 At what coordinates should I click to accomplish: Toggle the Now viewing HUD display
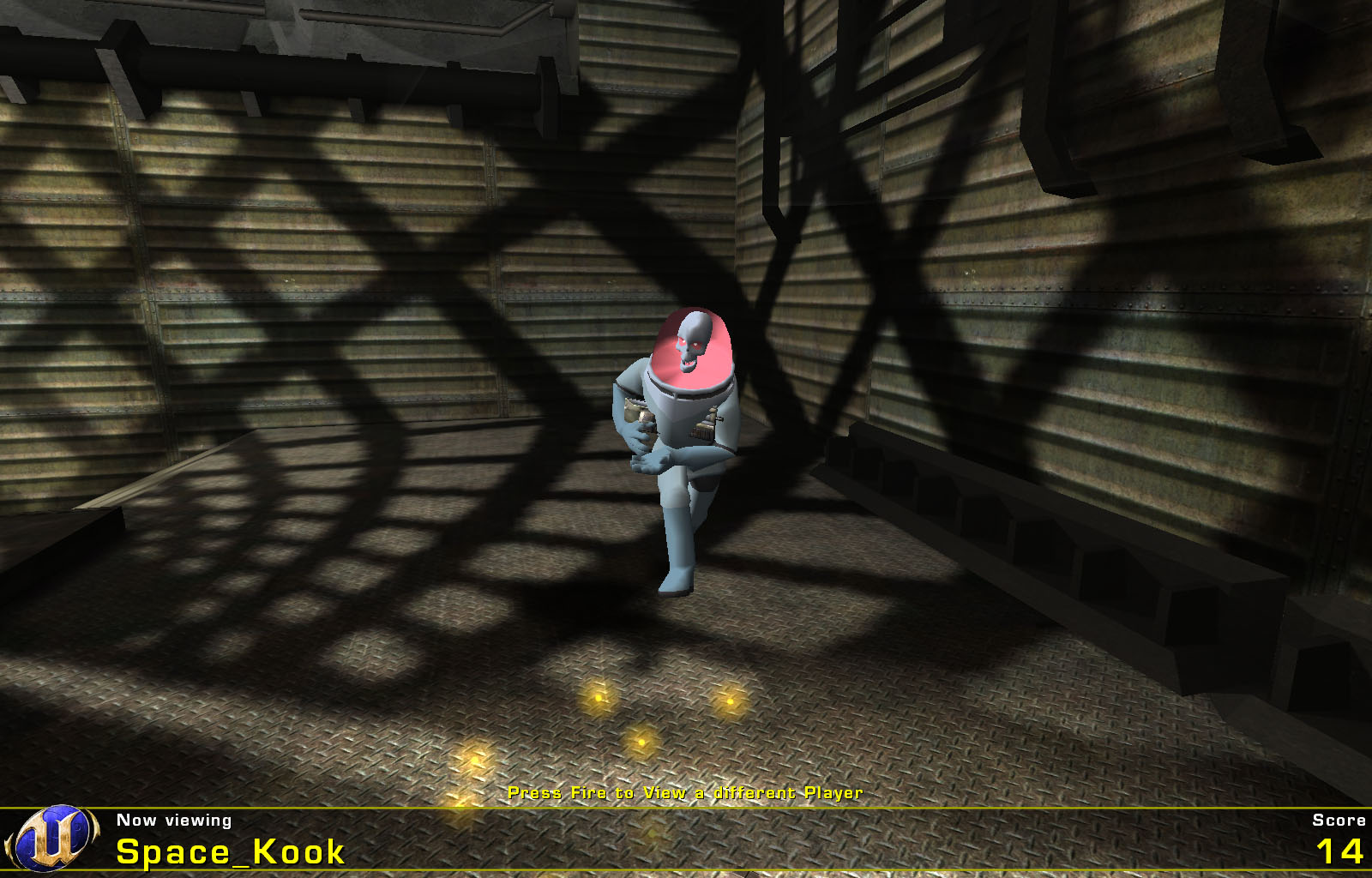[174, 820]
